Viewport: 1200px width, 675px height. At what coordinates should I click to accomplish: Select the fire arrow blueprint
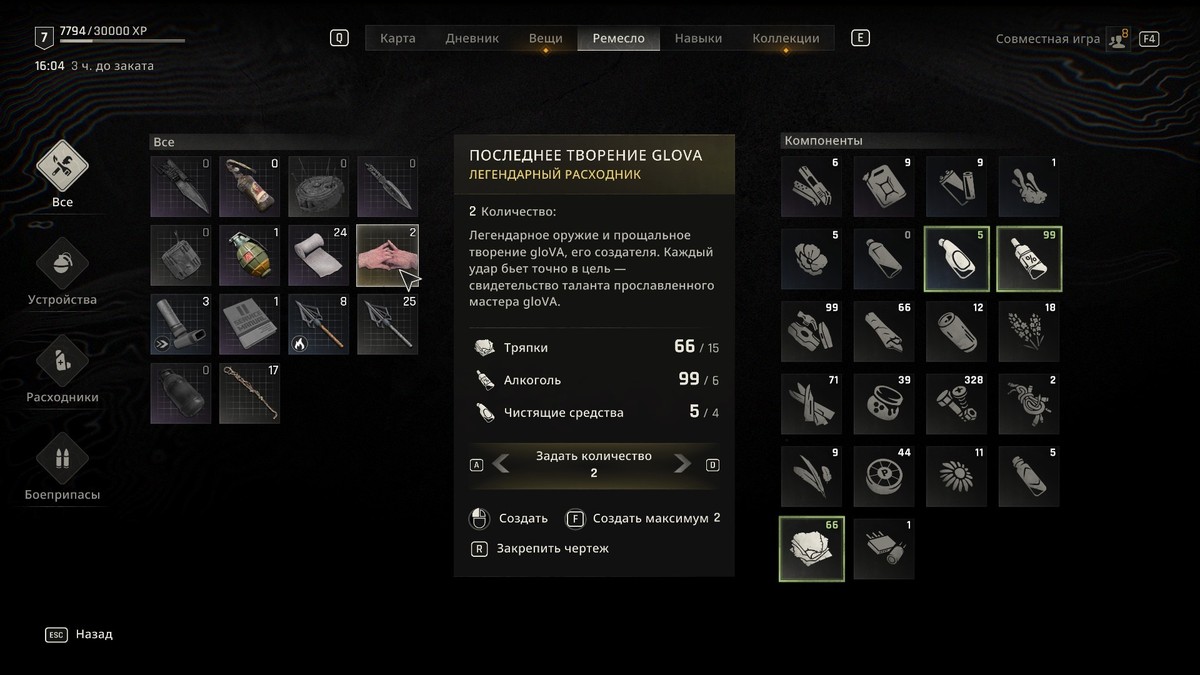point(319,324)
